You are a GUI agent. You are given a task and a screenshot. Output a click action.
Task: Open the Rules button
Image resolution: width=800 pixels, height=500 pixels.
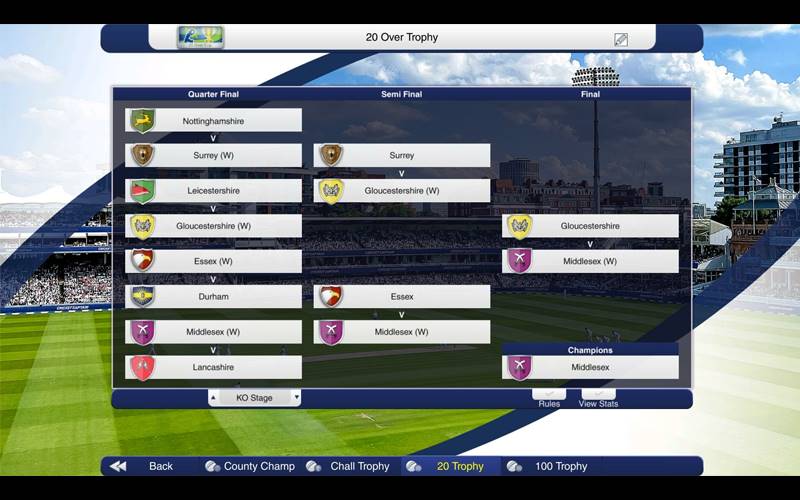pyautogui.click(x=549, y=398)
